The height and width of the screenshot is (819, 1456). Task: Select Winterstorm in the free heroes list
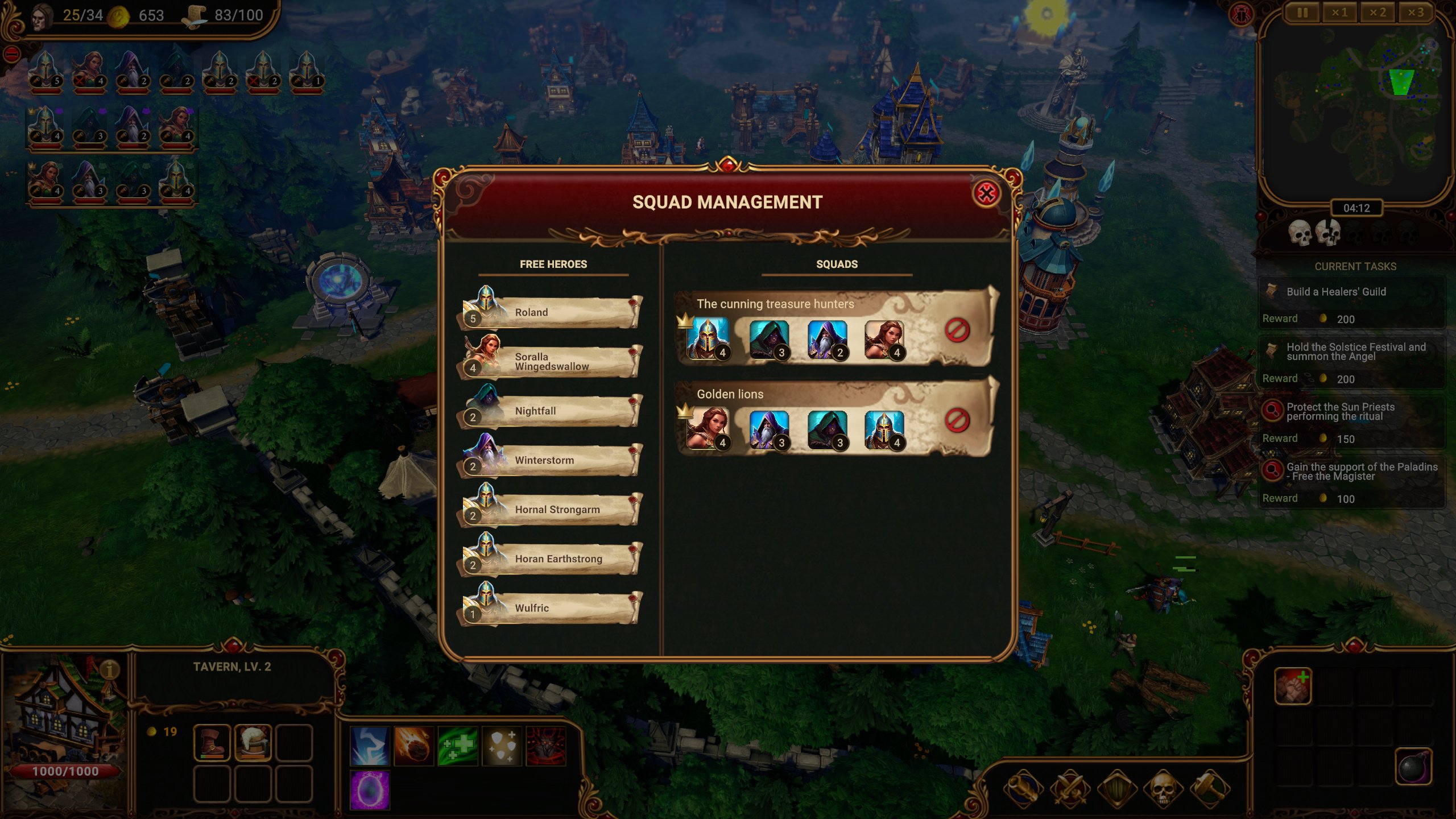(x=551, y=460)
